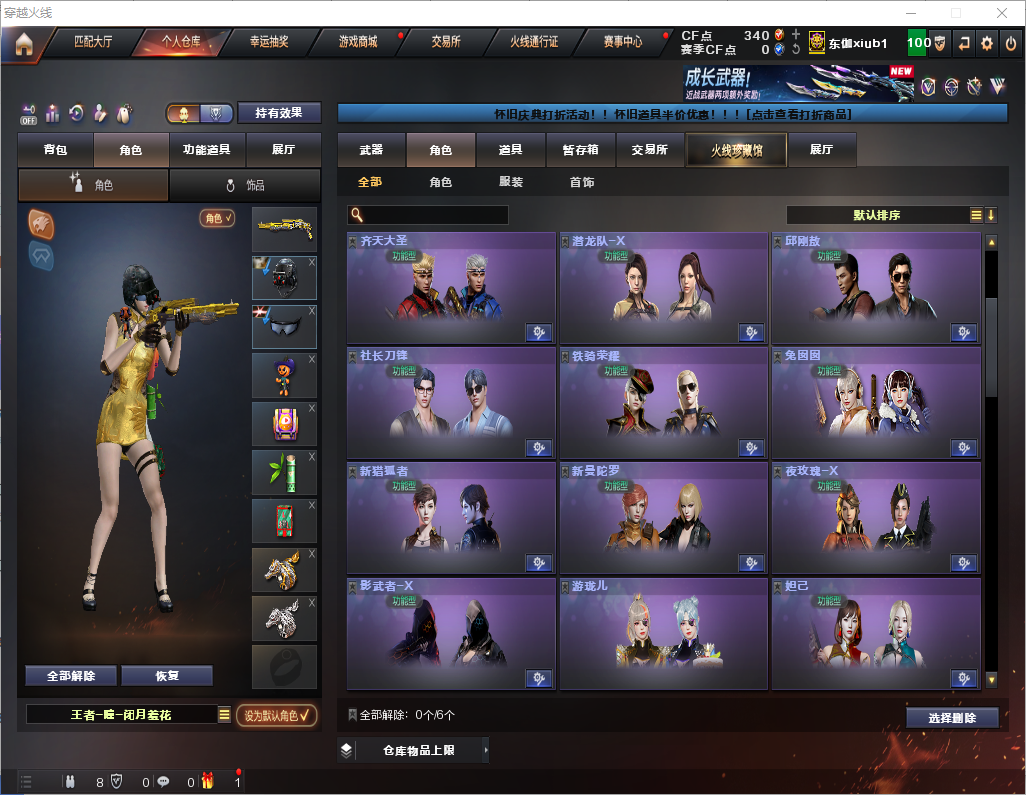The width and height of the screenshot is (1026, 795).
Task: Open the 火线通行证 pass page
Action: (x=534, y=42)
